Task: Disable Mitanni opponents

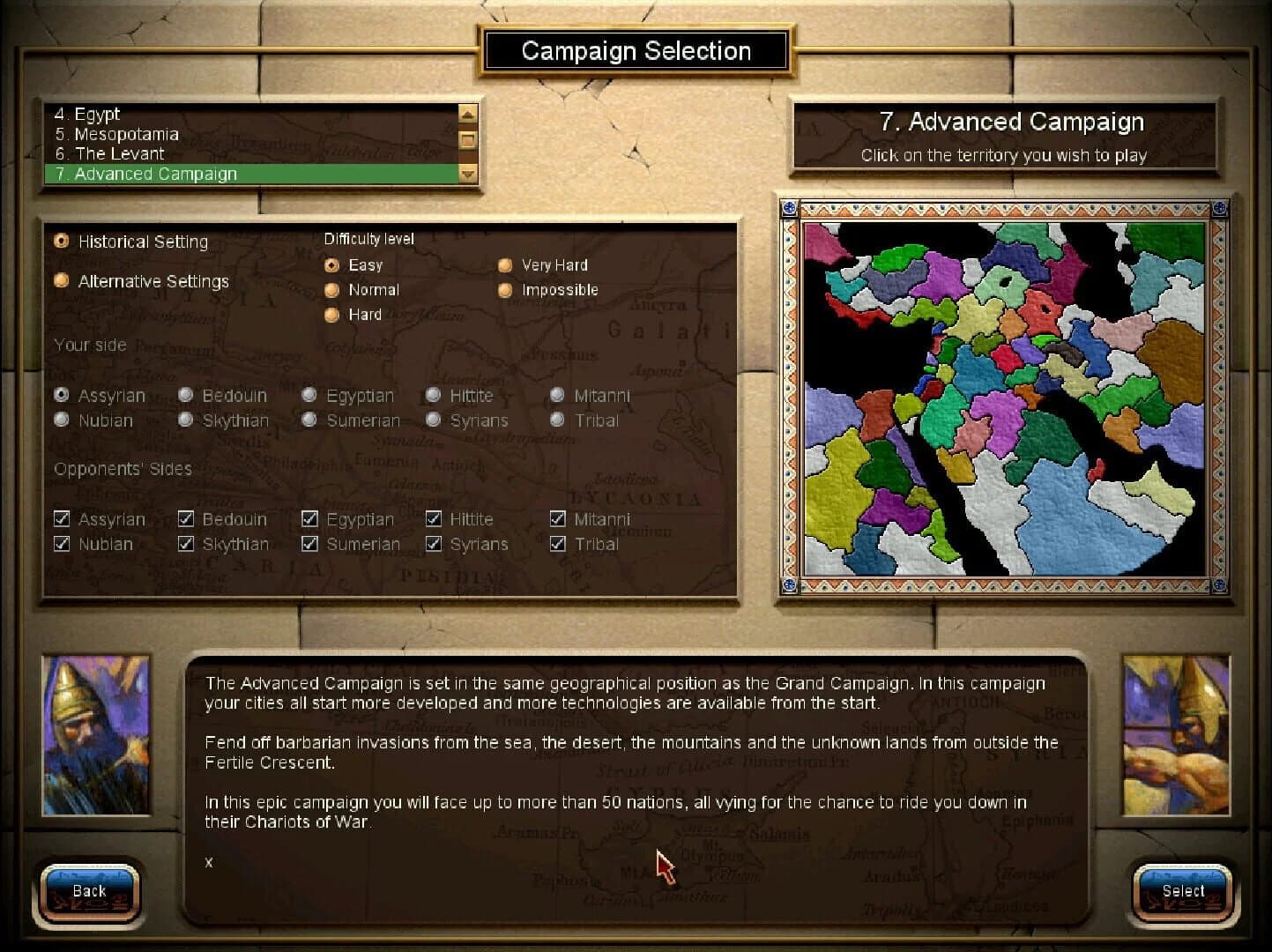Action: click(x=558, y=519)
